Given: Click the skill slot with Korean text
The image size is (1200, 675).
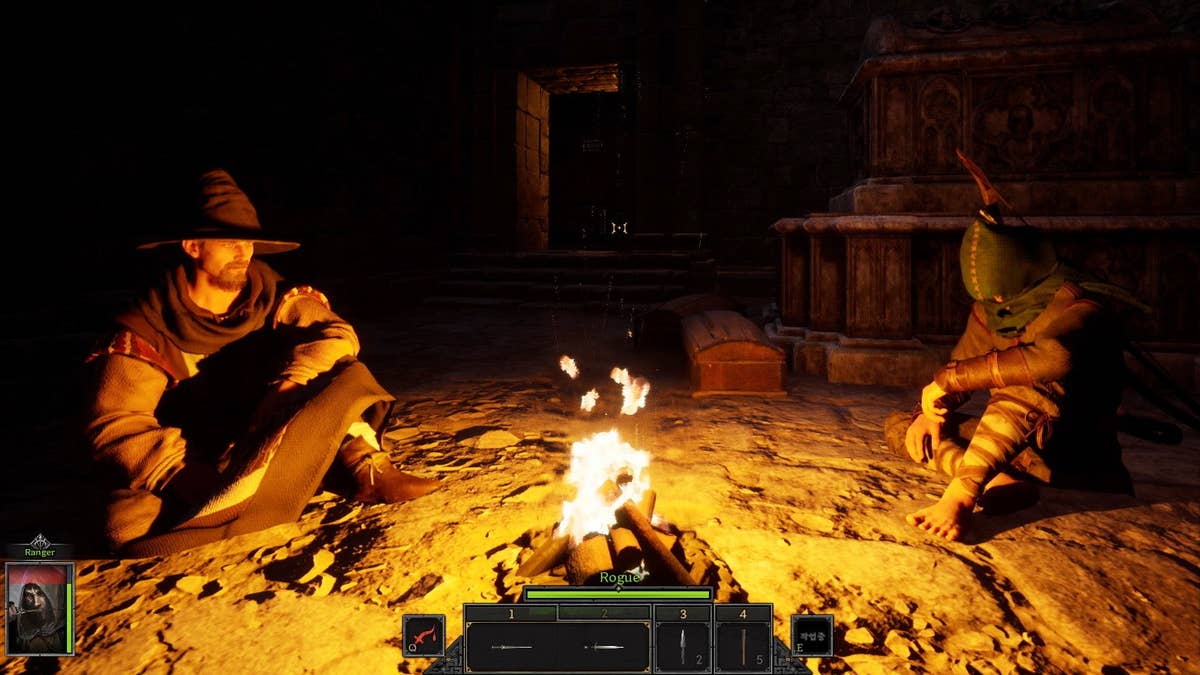Looking at the screenshot, I should point(811,635).
